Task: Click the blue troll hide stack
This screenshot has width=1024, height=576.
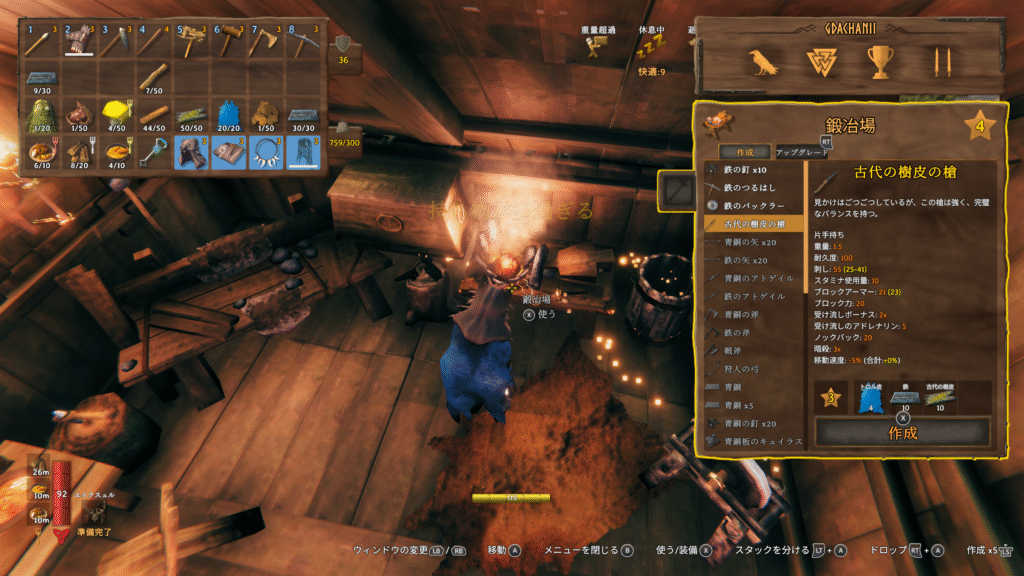Action: [x=229, y=115]
